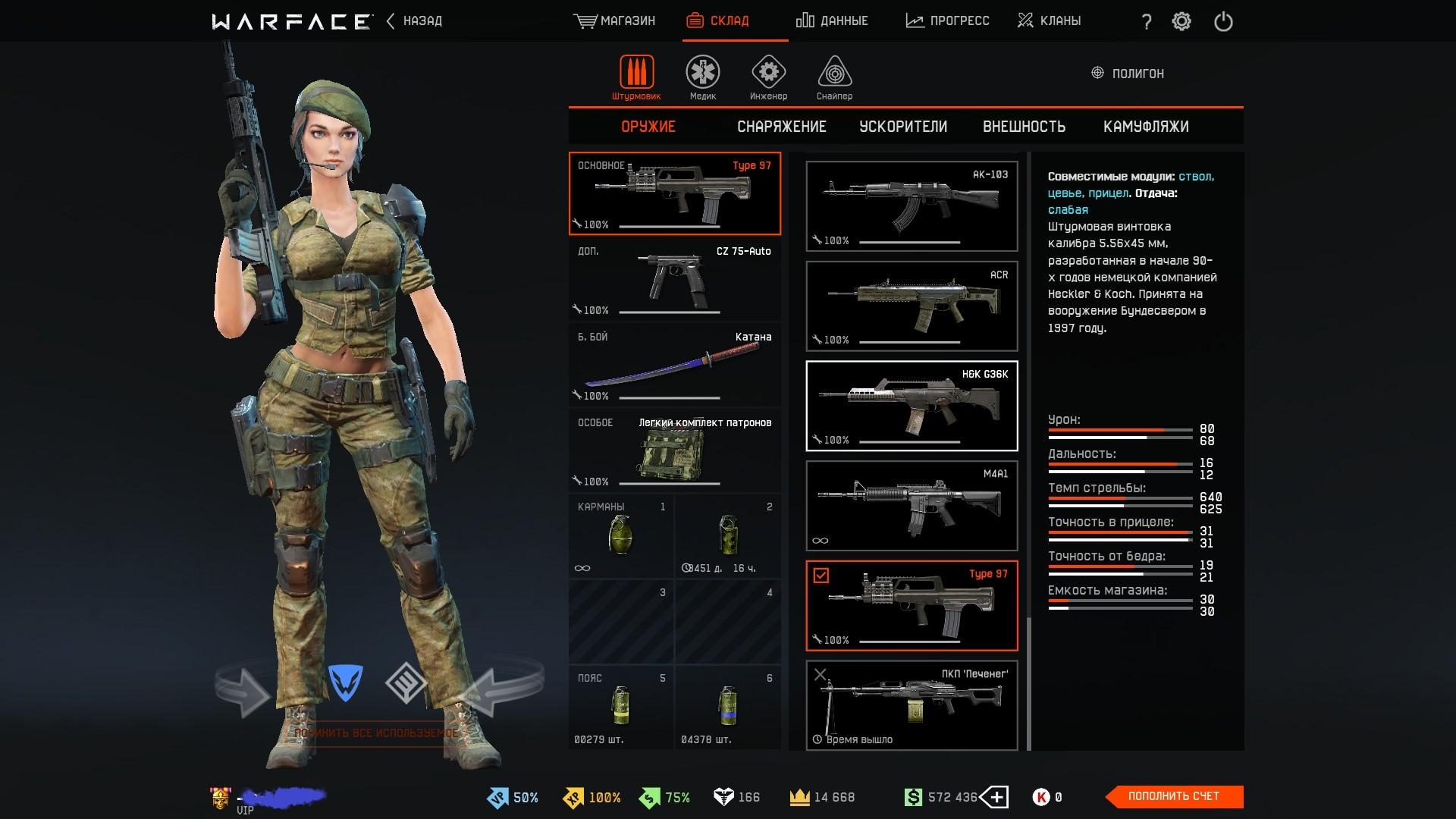The width and height of the screenshot is (1456, 819).
Task: Choose the Инженер class
Action: click(x=768, y=77)
